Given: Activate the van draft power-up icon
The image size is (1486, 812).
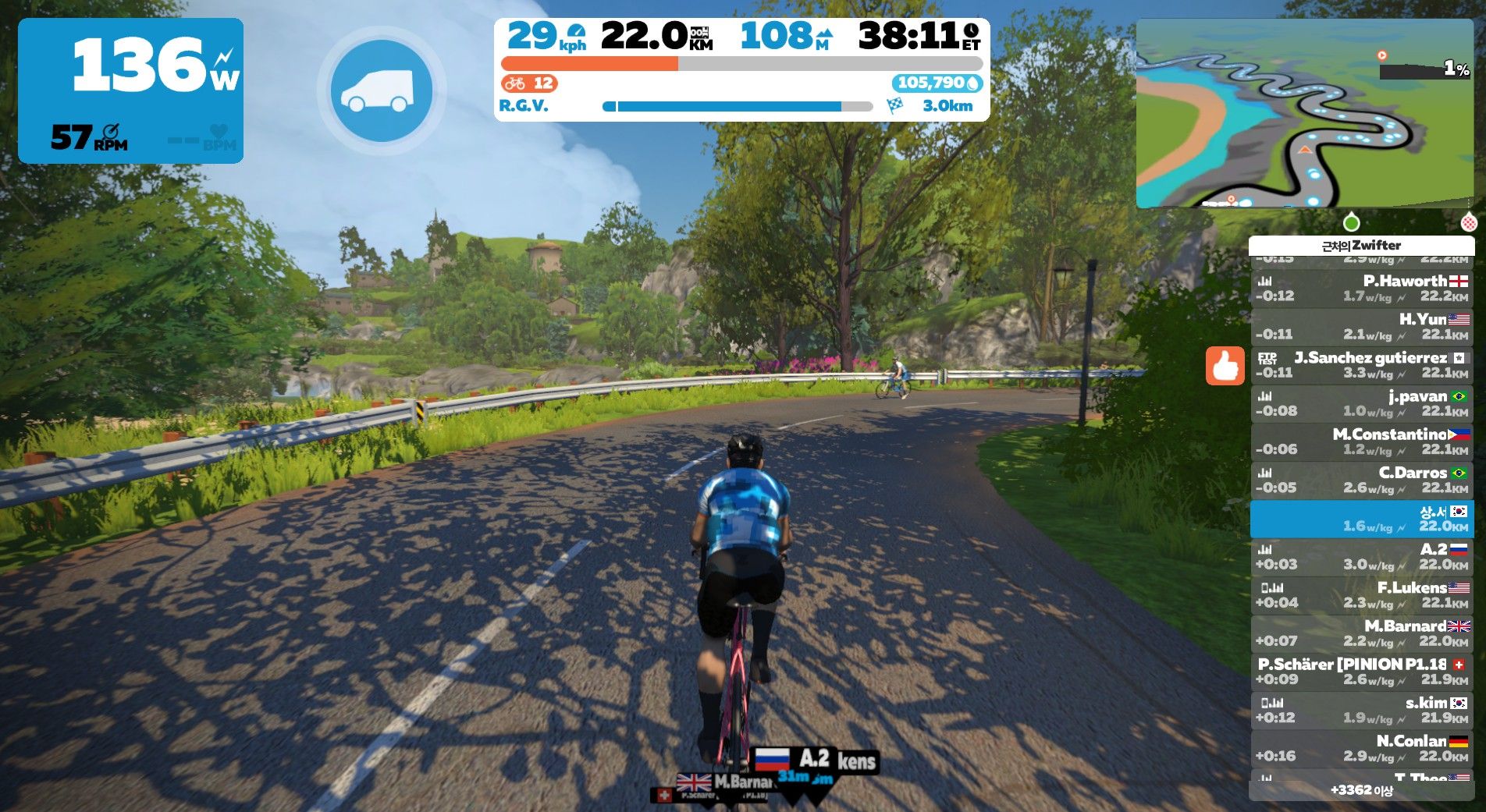Looking at the screenshot, I should click(381, 91).
